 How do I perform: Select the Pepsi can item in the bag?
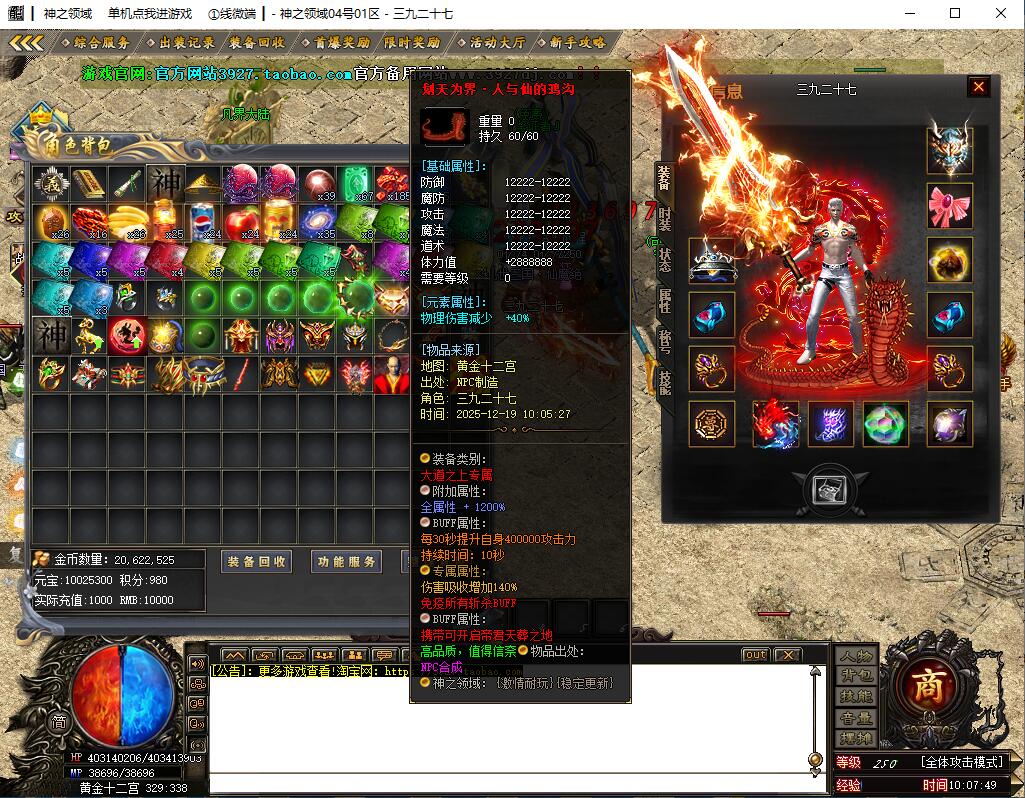(x=204, y=220)
